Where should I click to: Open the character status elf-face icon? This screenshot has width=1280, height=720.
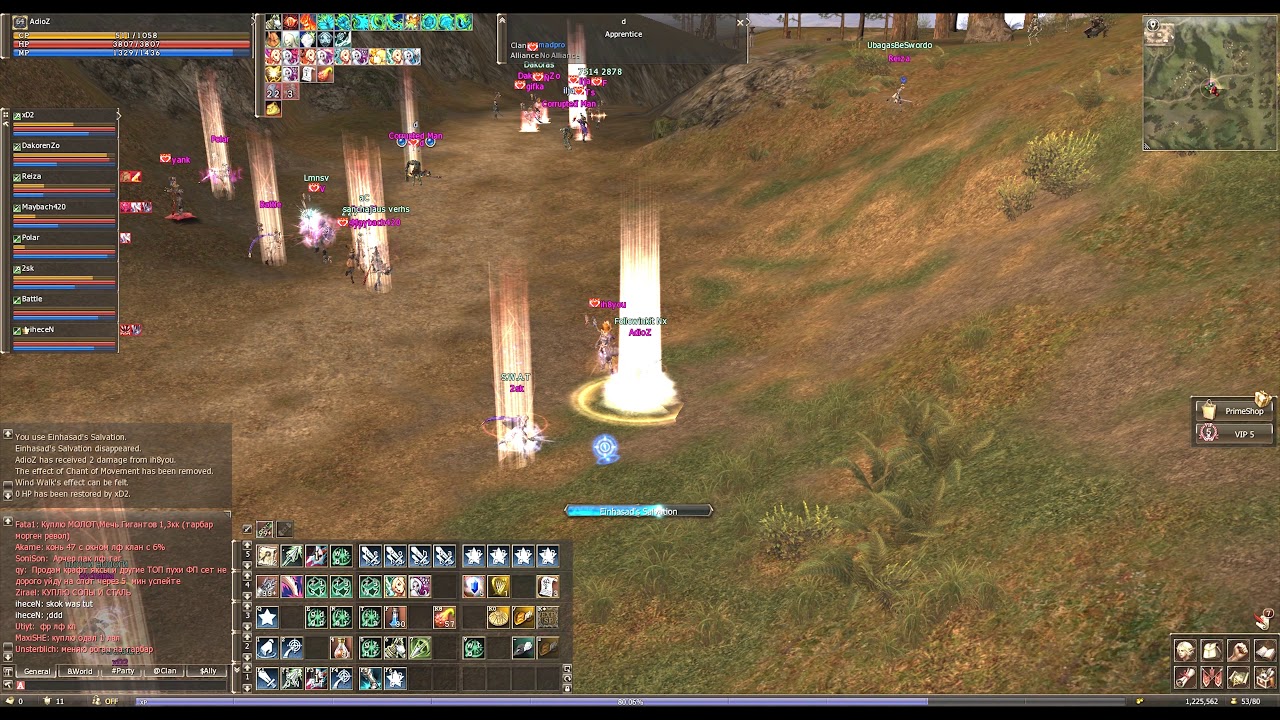(x=1185, y=652)
